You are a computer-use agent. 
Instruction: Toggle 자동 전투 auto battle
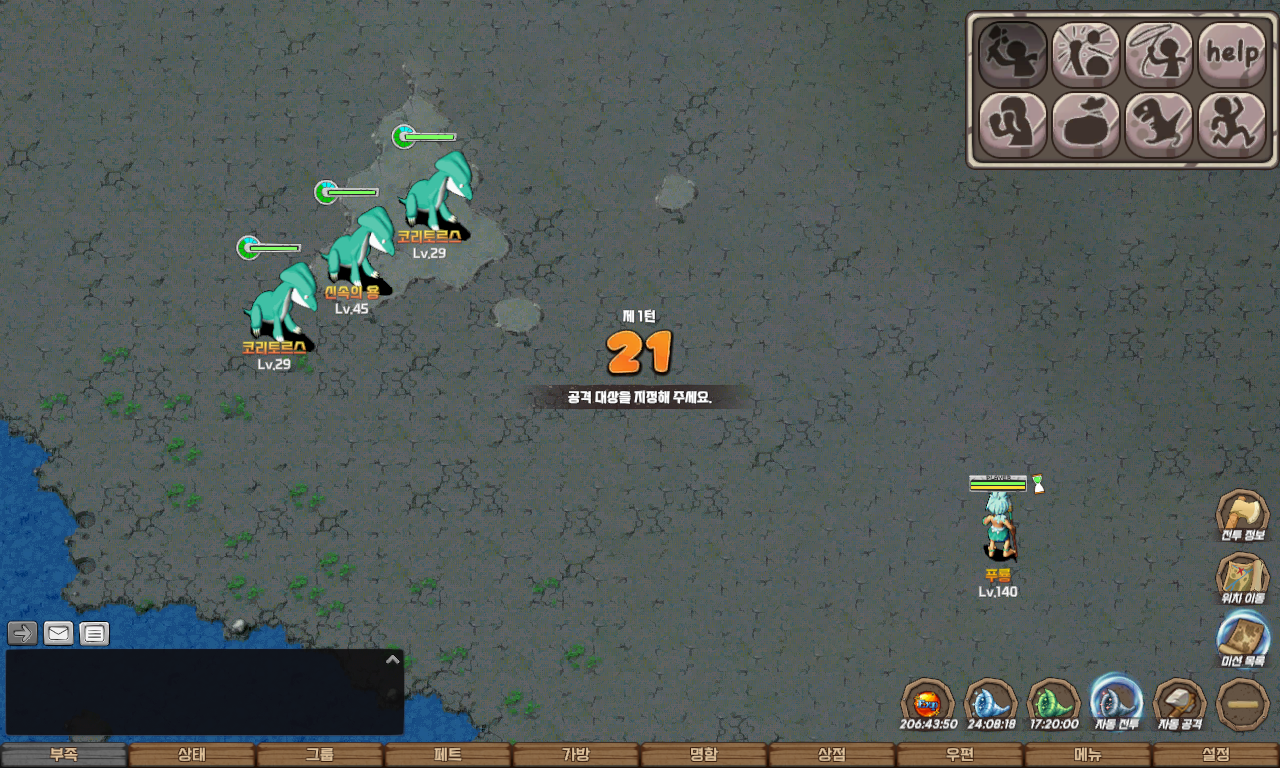click(x=1116, y=700)
